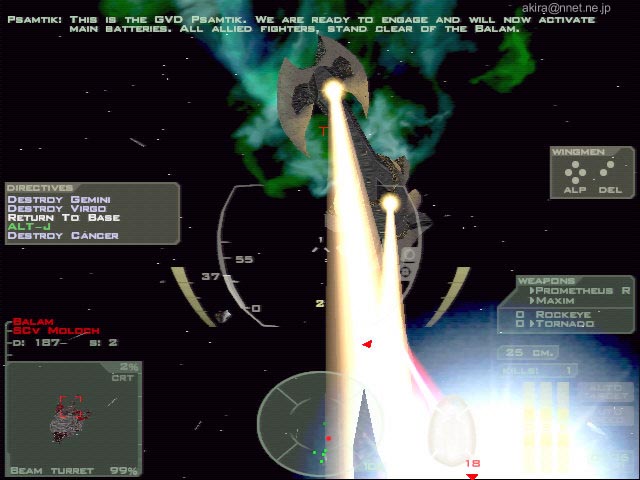Select the Destroy Cancer directive
640x480 pixels.
62,236
